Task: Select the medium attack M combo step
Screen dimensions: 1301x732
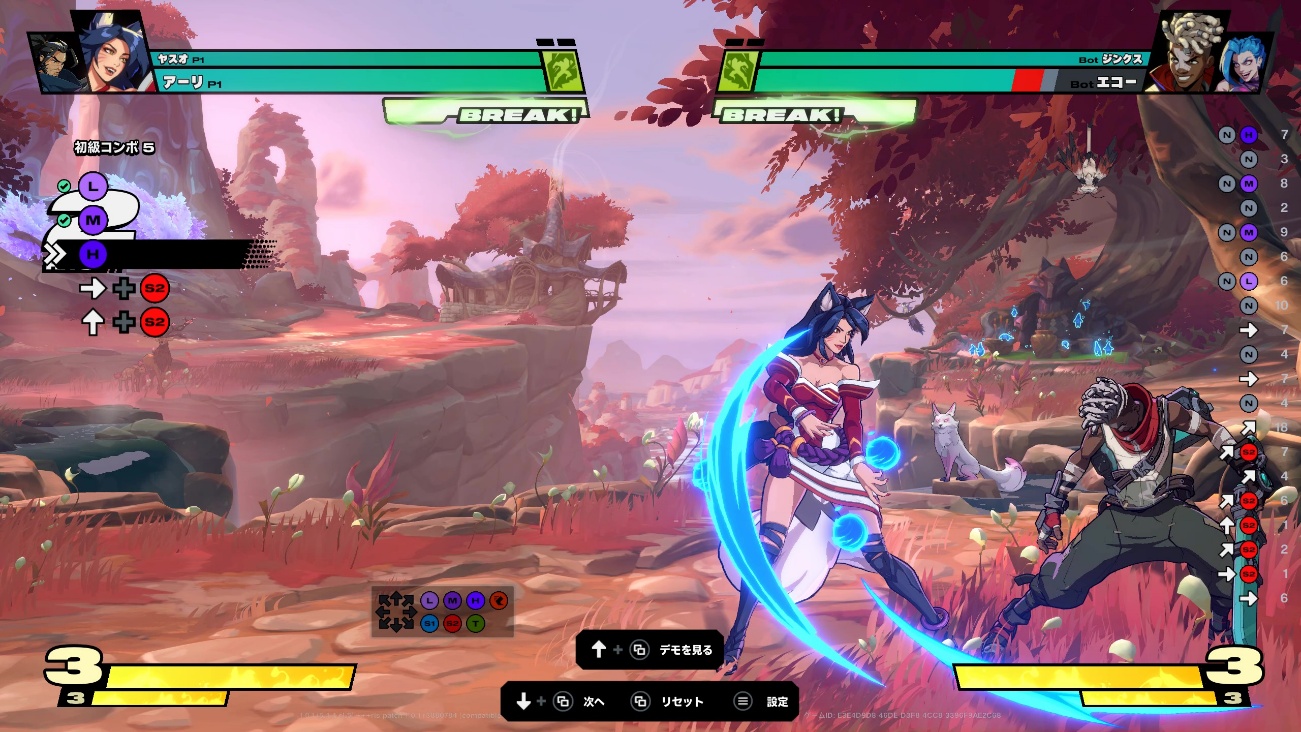Action: tap(93, 220)
